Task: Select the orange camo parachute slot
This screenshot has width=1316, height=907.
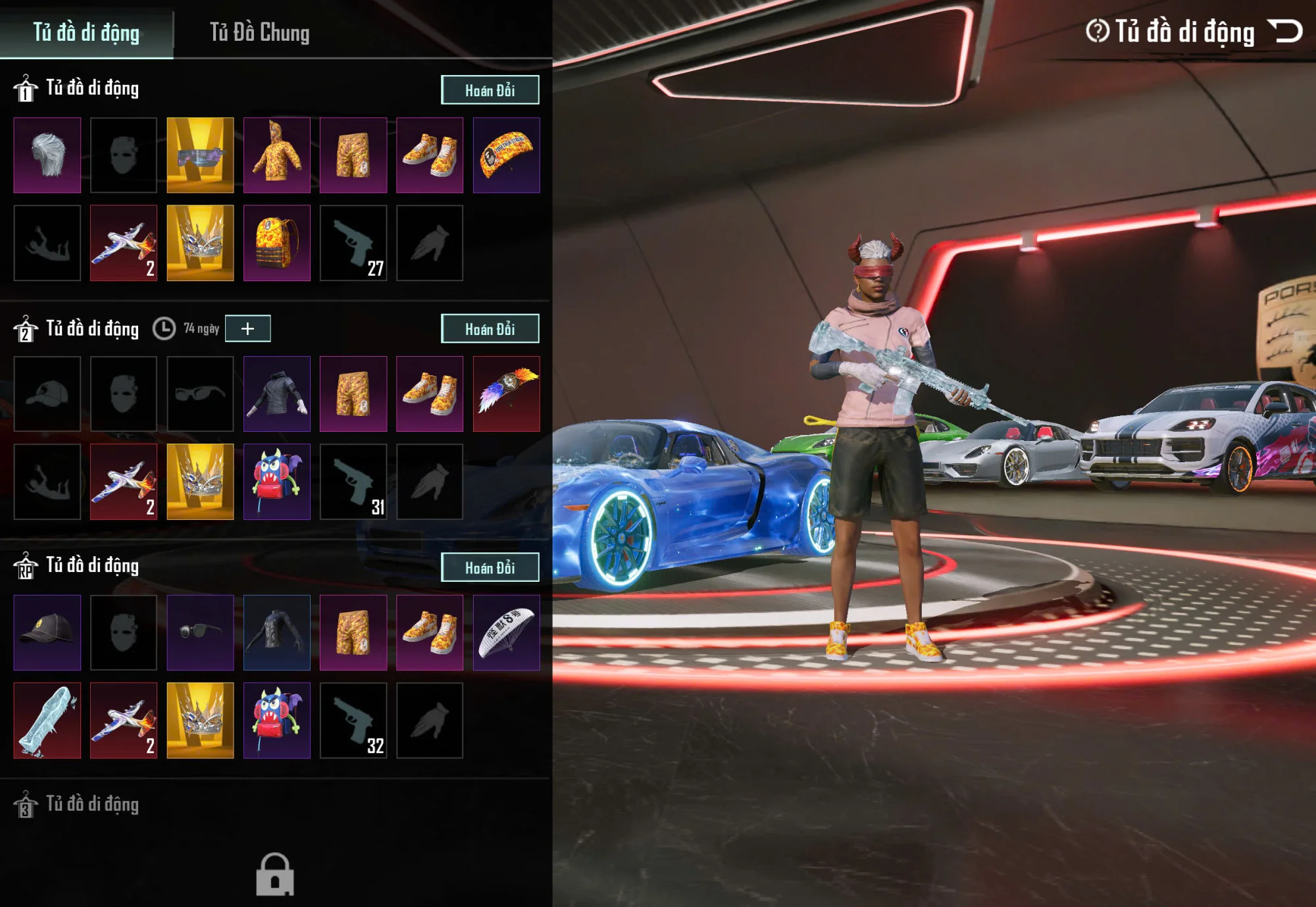Action: [506, 155]
